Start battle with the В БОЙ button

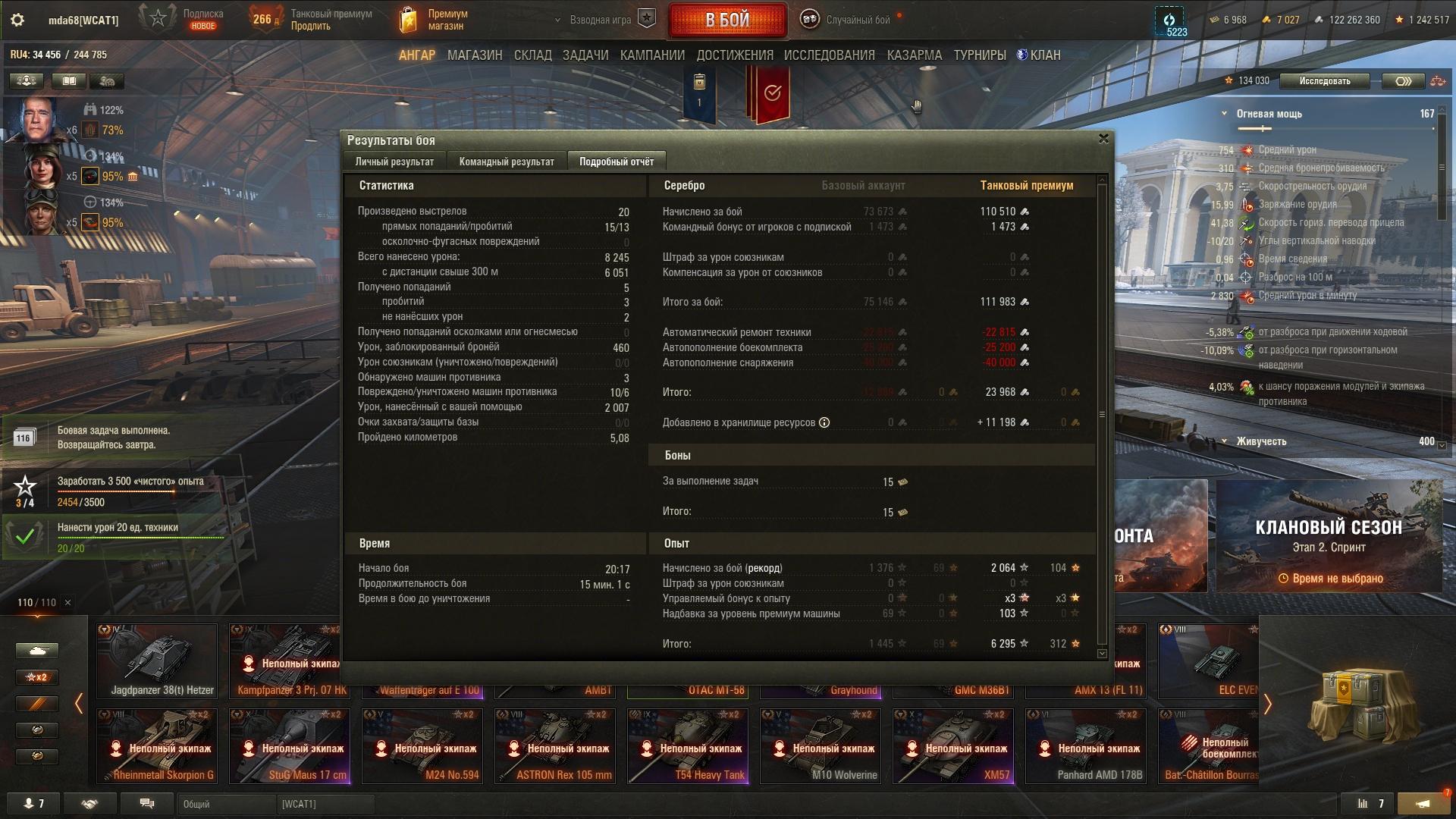coord(727,20)
